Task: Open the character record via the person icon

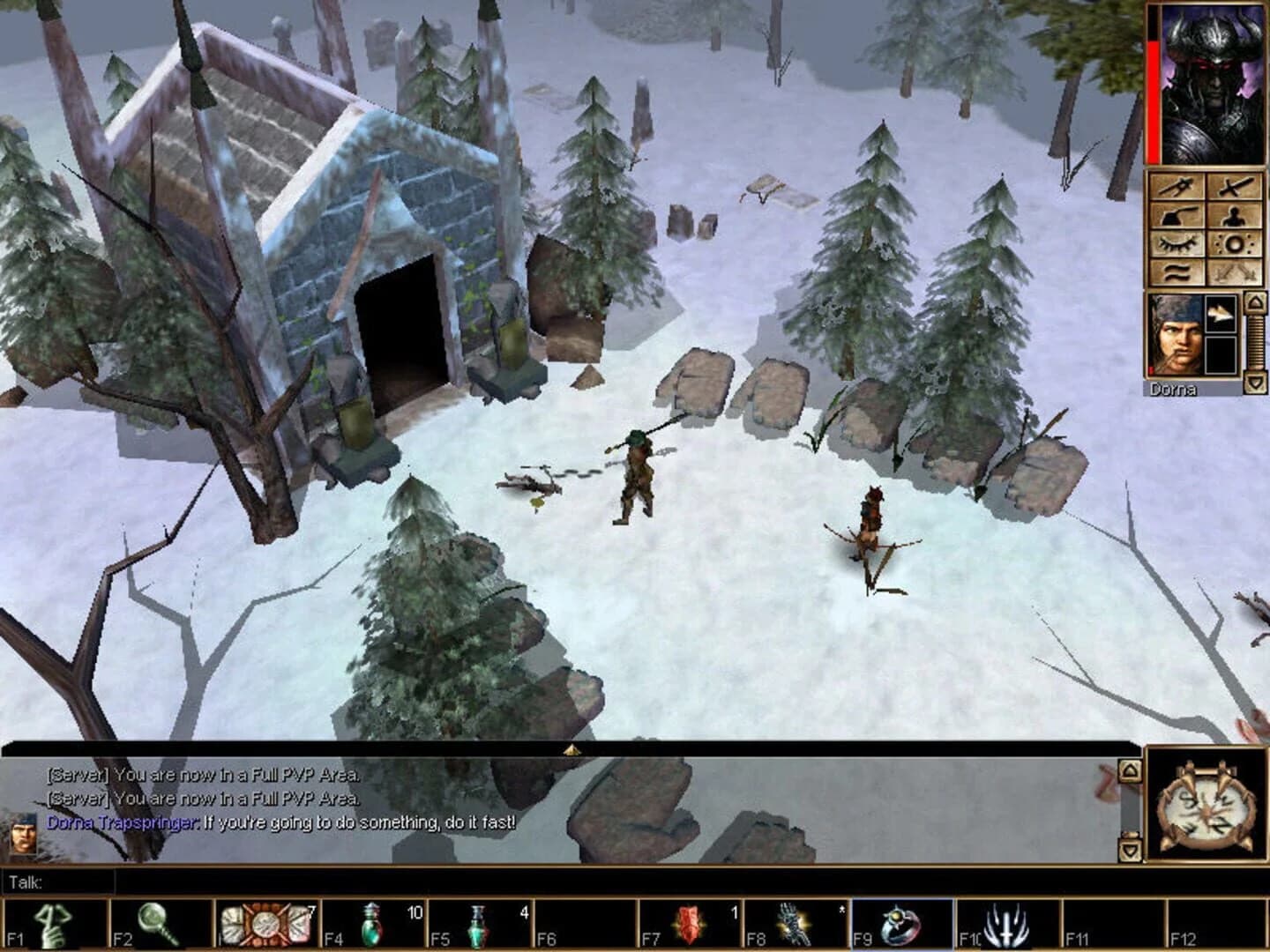Action: (1234, 217)
